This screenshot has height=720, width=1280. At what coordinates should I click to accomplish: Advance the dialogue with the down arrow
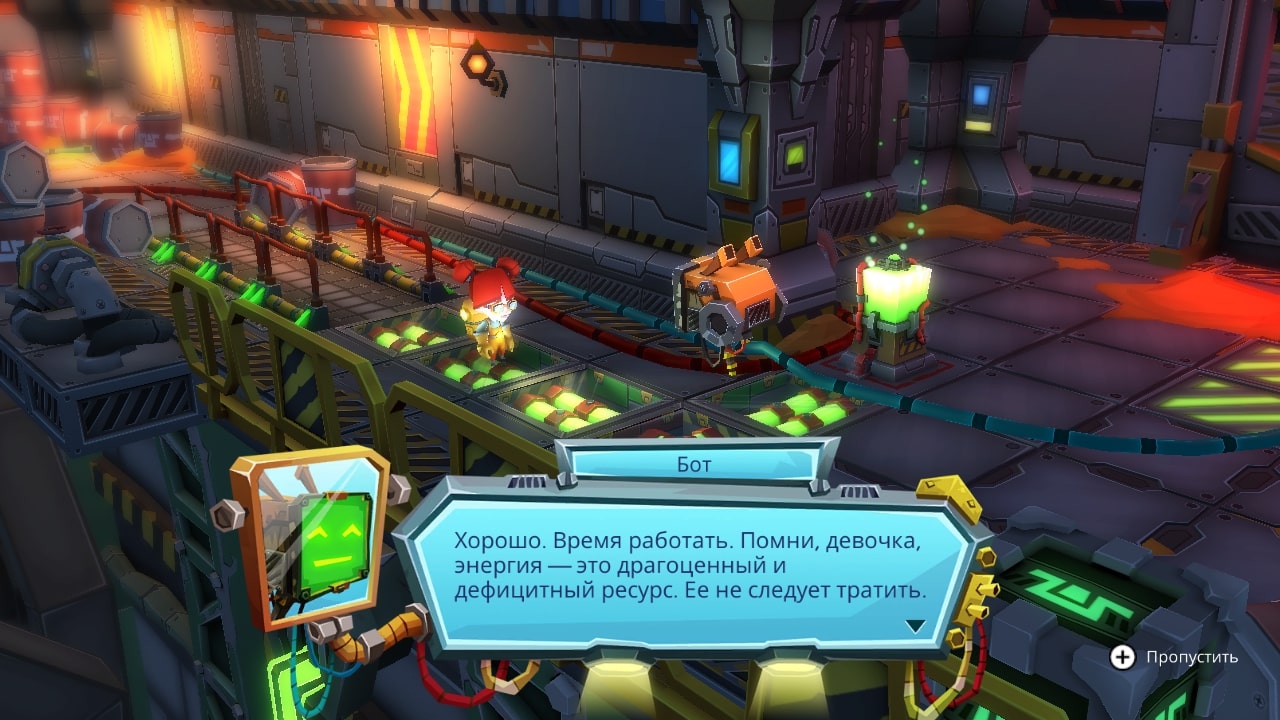point(915,626)
